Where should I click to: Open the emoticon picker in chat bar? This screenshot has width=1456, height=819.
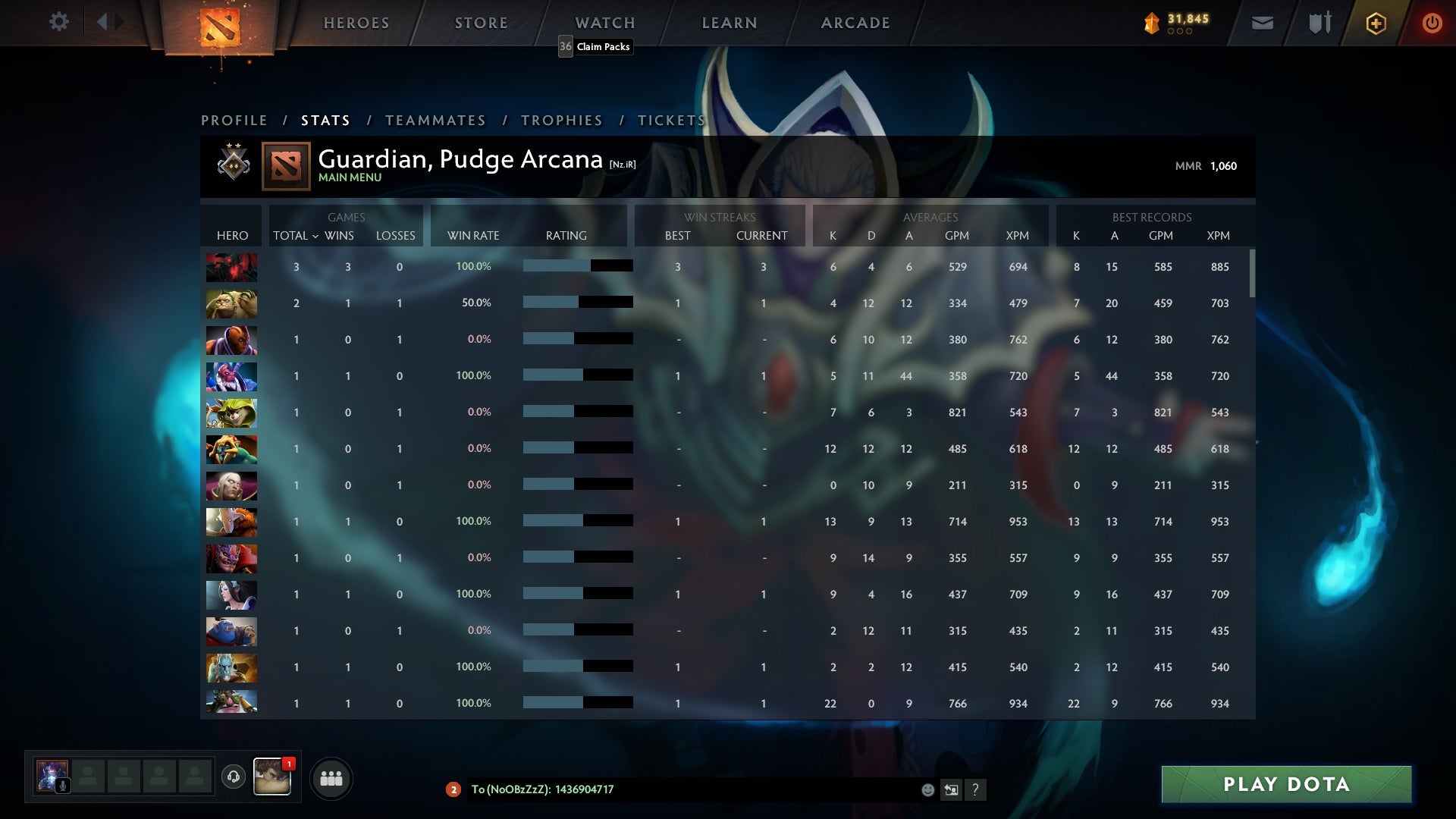pos(927,789)
